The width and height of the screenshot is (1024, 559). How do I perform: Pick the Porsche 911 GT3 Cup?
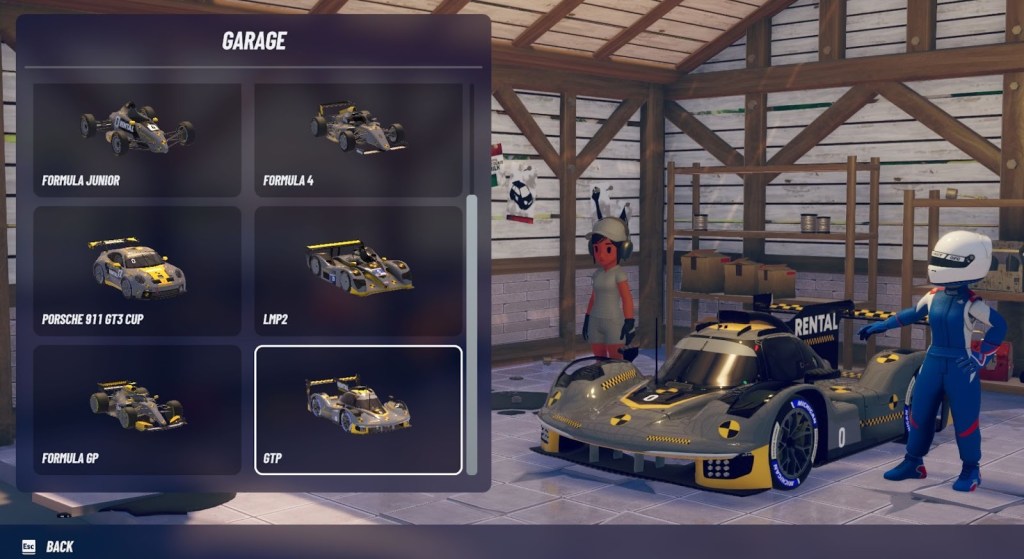137,270
